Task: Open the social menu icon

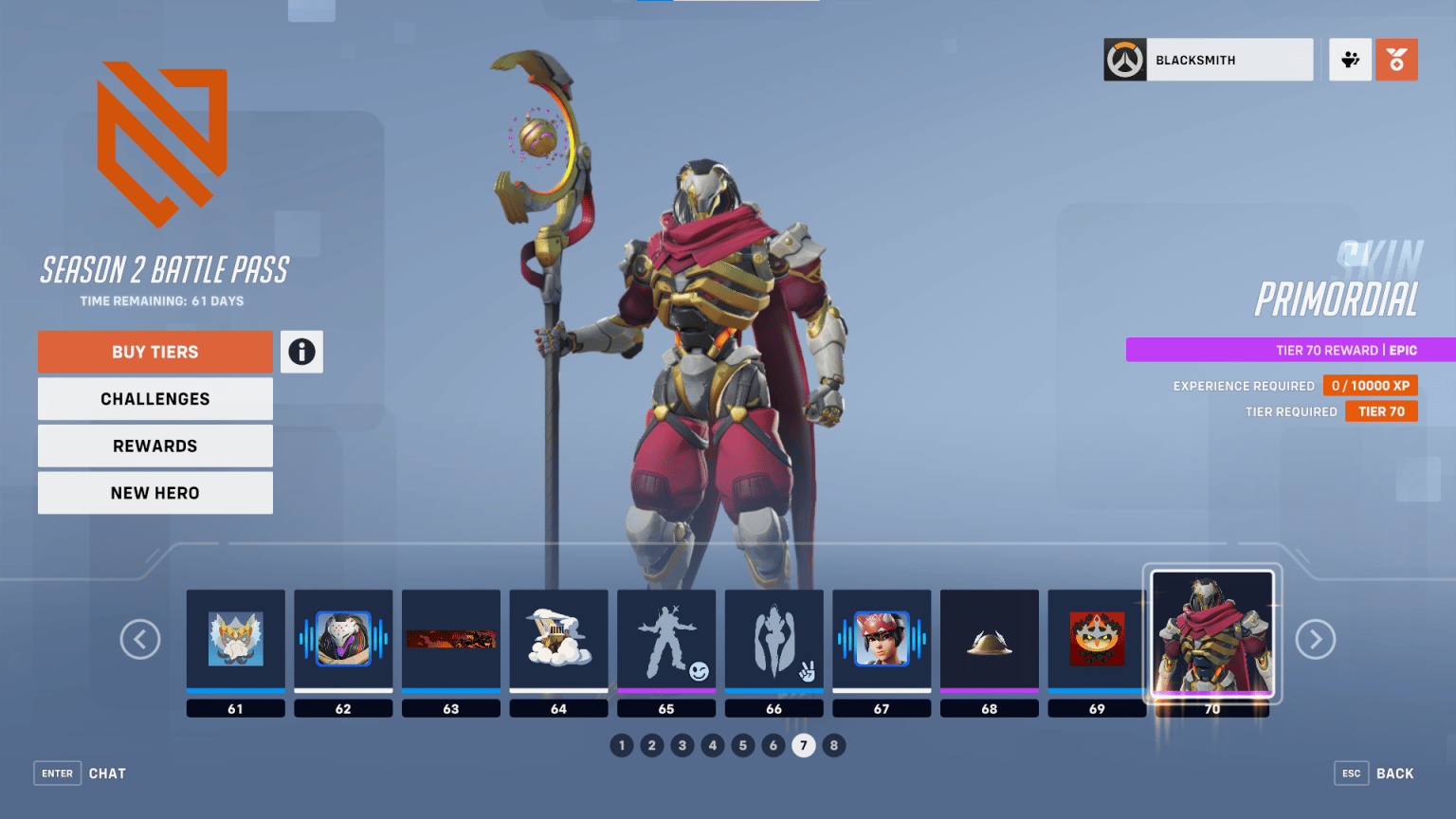Action: tap(1350, 59)
